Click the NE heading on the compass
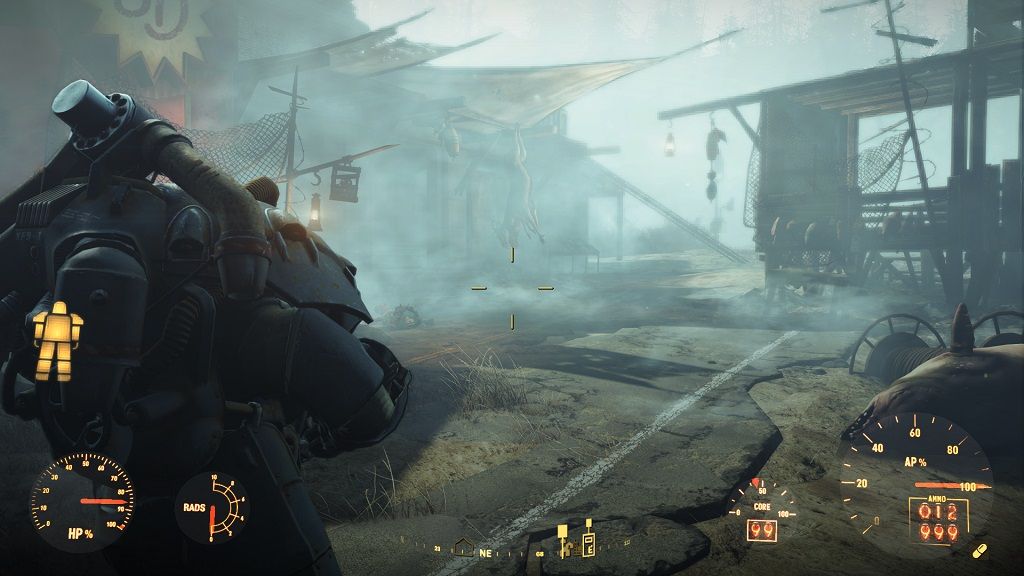Image resolution: width=1024 pixels, height=576 pixels. (487, 551)
